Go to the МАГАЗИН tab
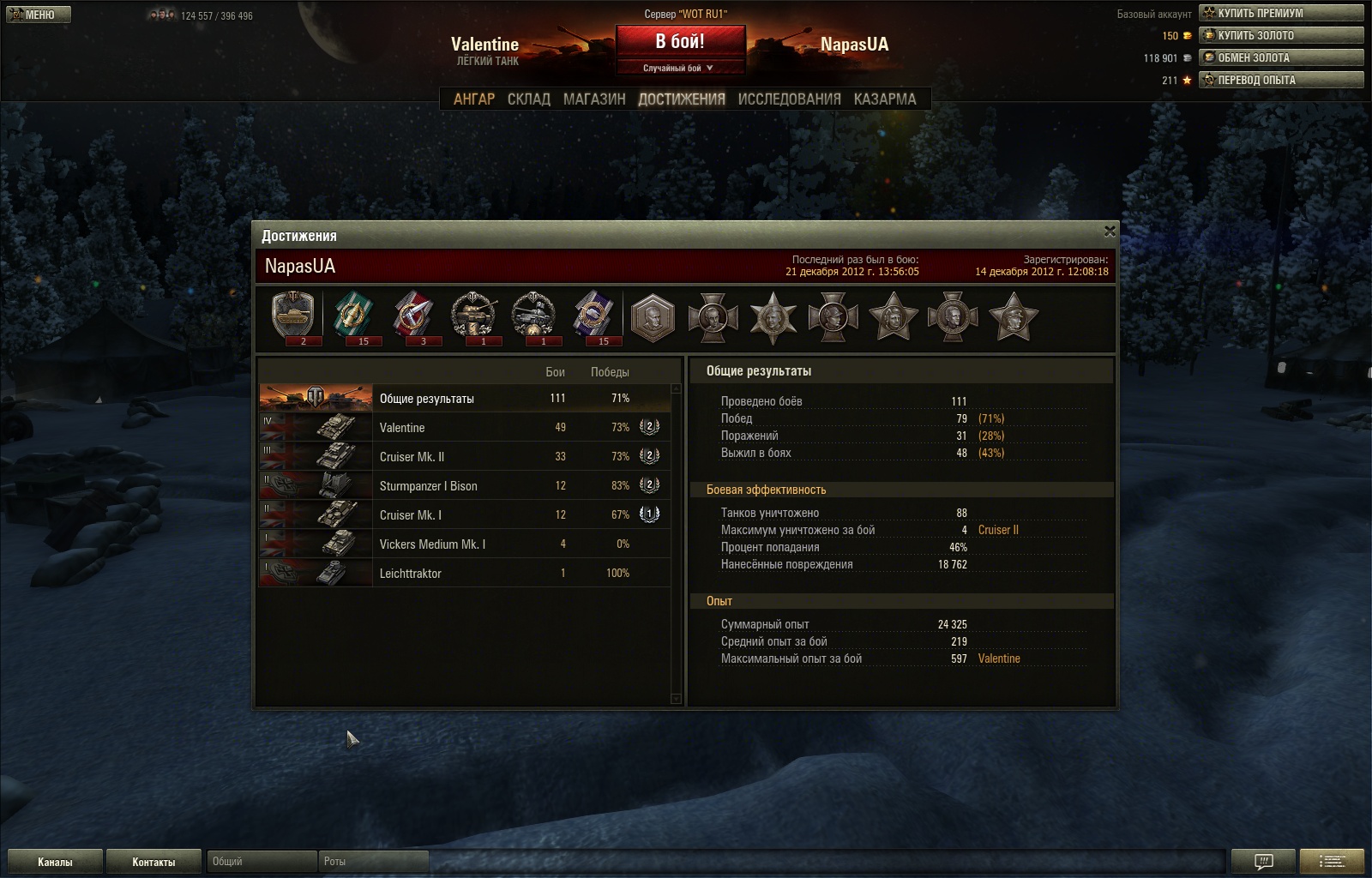The image size is (1372, 878). 594,99
